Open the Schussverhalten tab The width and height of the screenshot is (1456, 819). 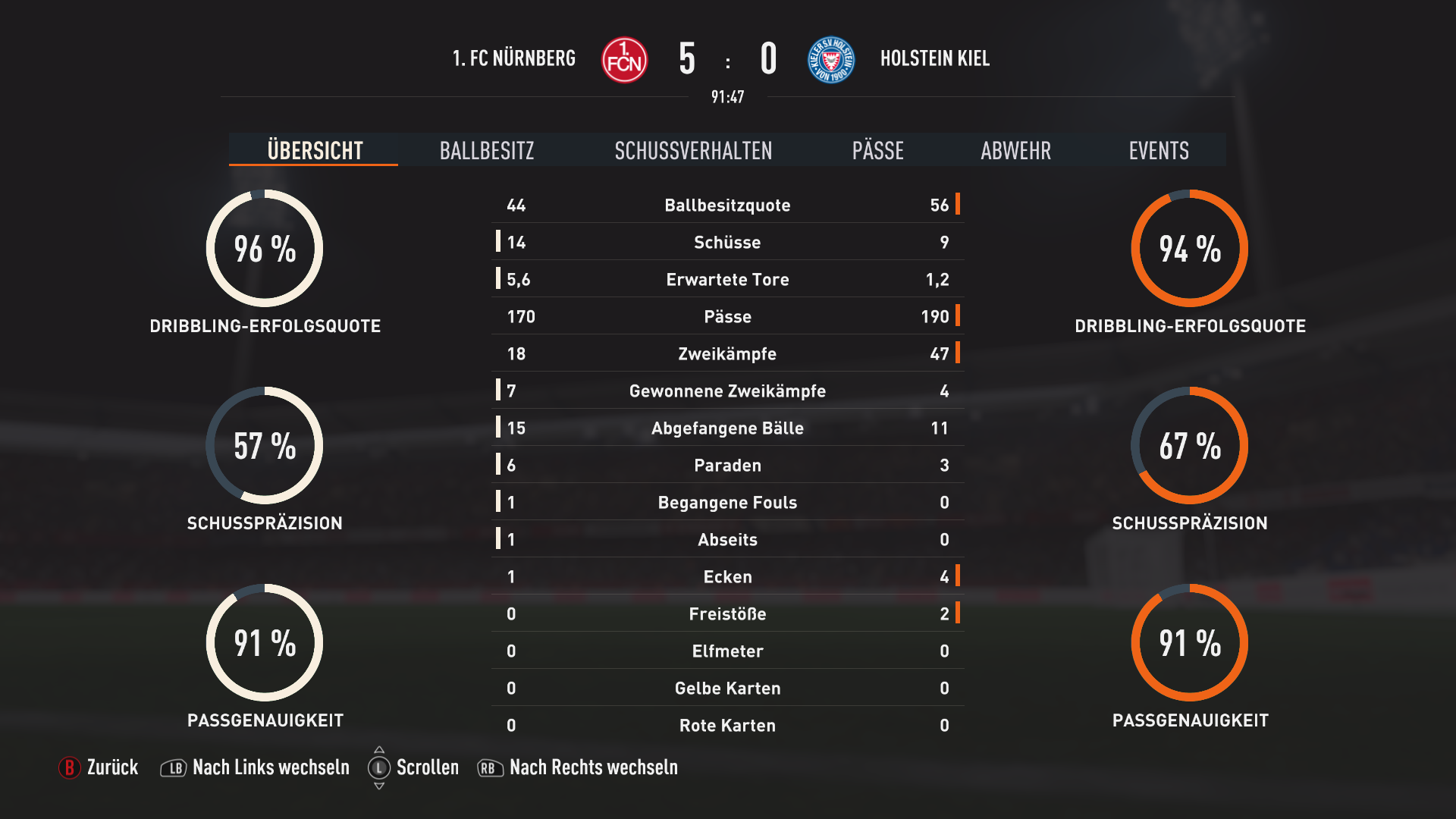tap(693, 150)
